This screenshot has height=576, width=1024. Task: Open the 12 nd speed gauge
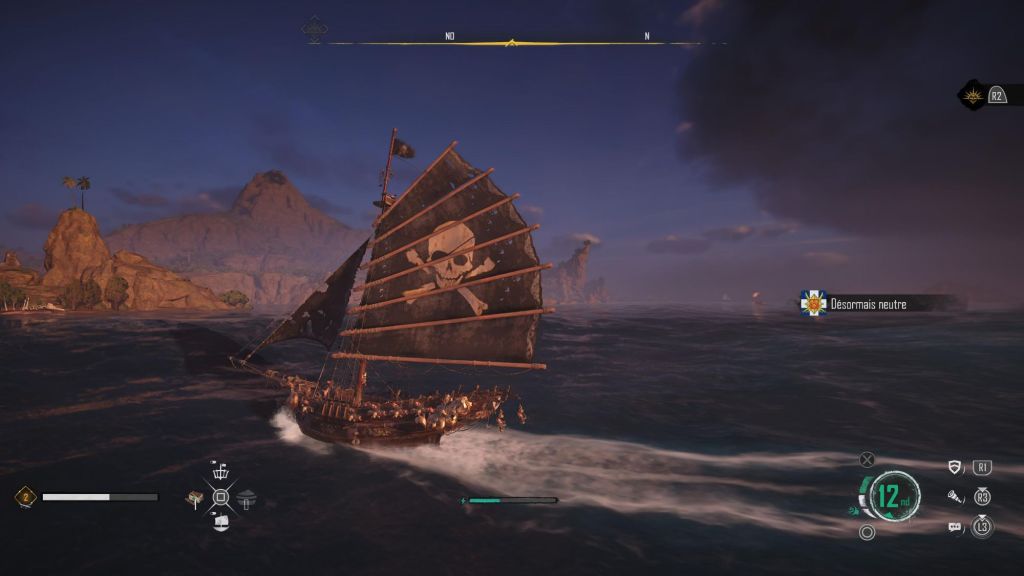coord(886,495)
